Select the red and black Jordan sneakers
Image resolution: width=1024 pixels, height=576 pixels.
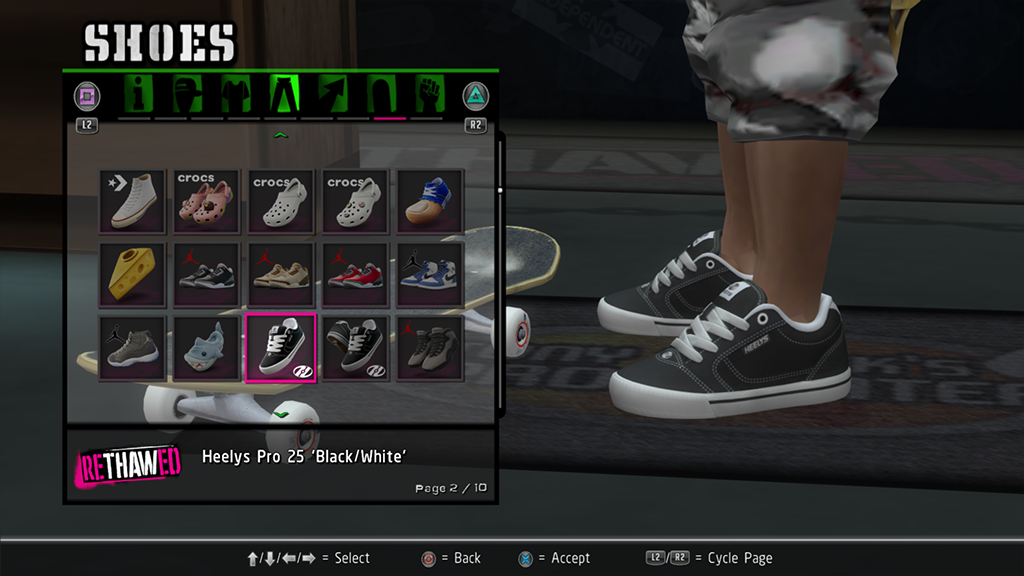[356, 274]
